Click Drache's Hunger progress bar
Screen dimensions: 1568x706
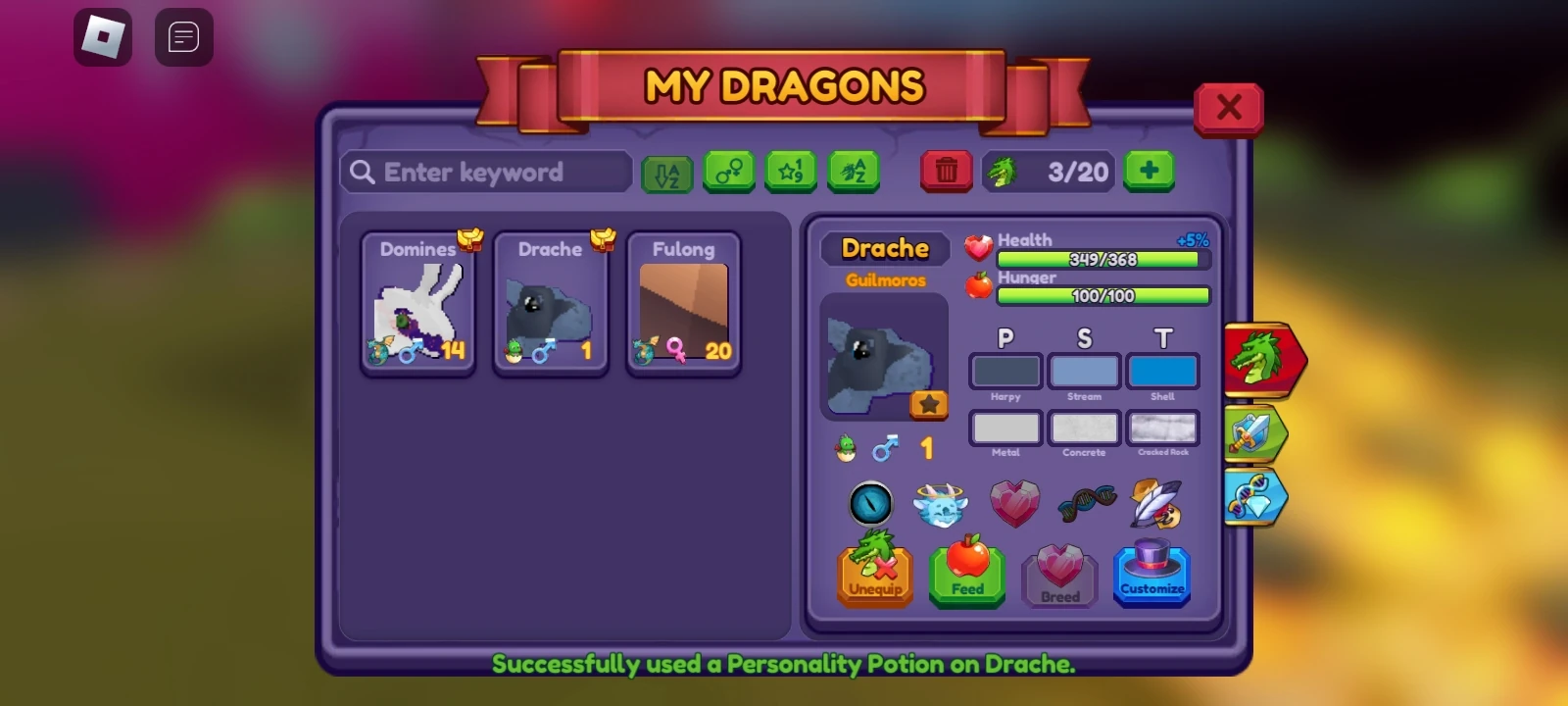click(1102, 295)
